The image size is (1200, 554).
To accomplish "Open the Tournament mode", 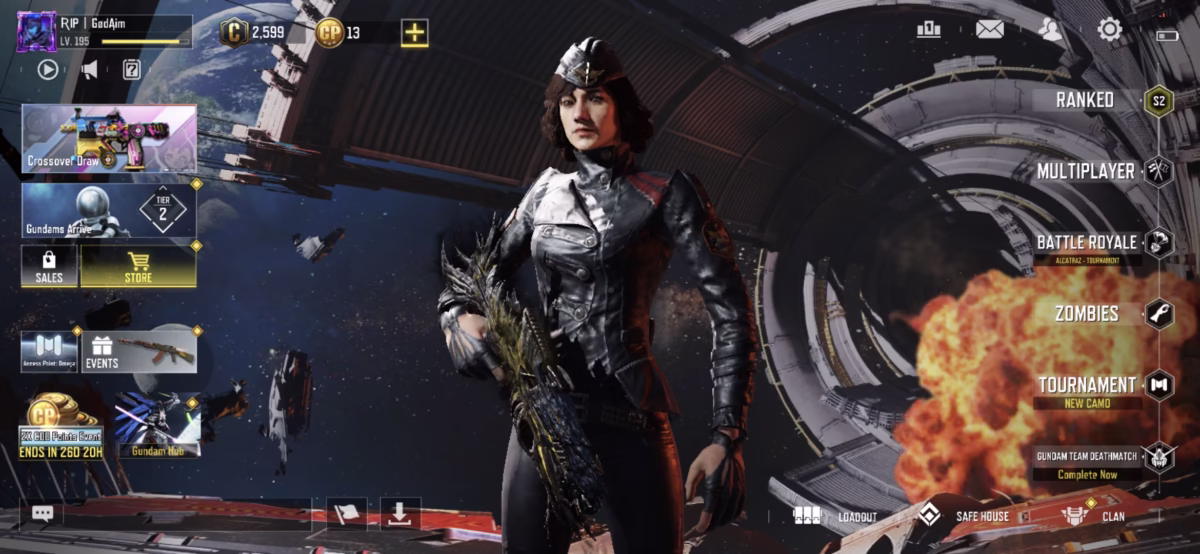I will click(x=1087, y=386).
